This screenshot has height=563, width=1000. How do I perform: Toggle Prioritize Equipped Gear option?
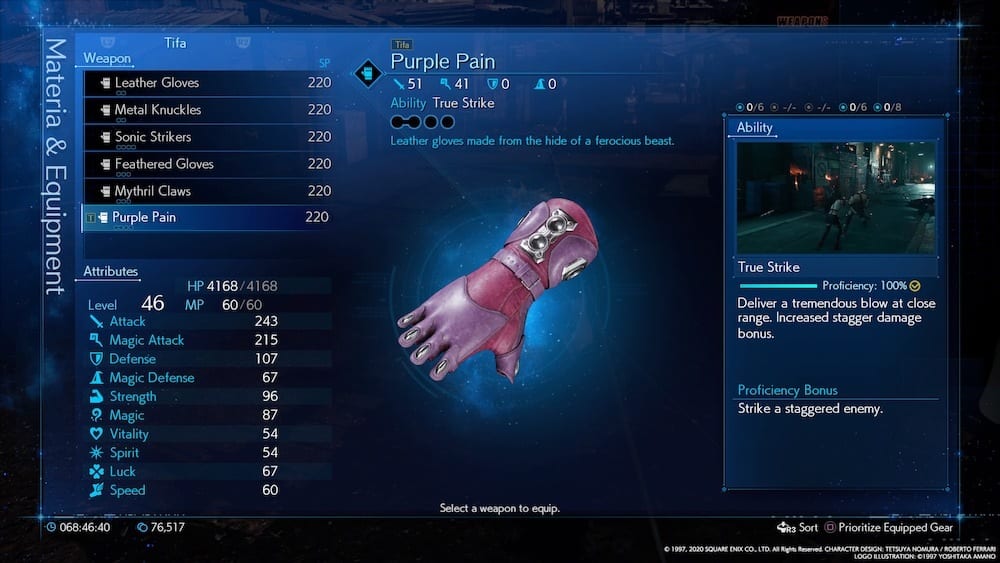(x=888, y=527)
